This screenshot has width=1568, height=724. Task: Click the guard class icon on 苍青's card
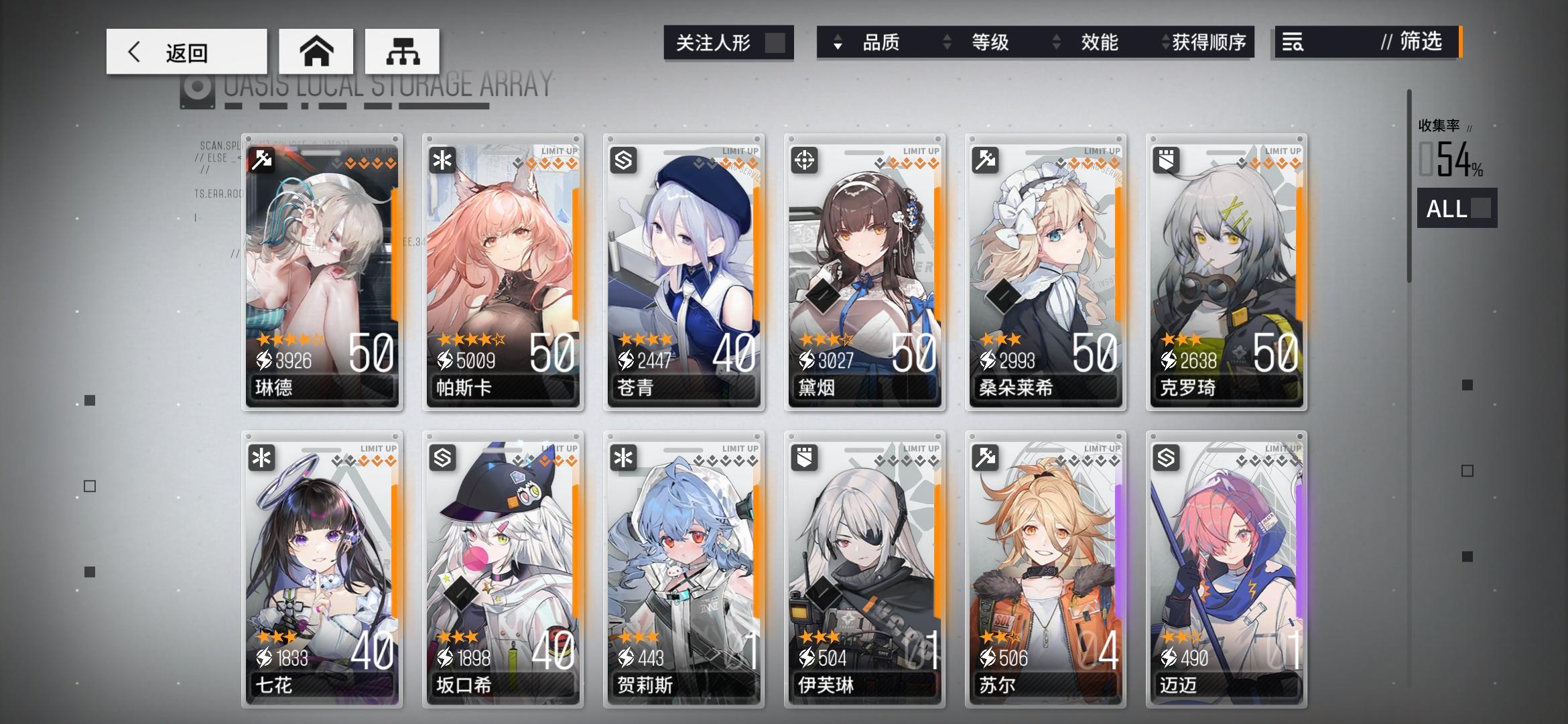[623, 159]
